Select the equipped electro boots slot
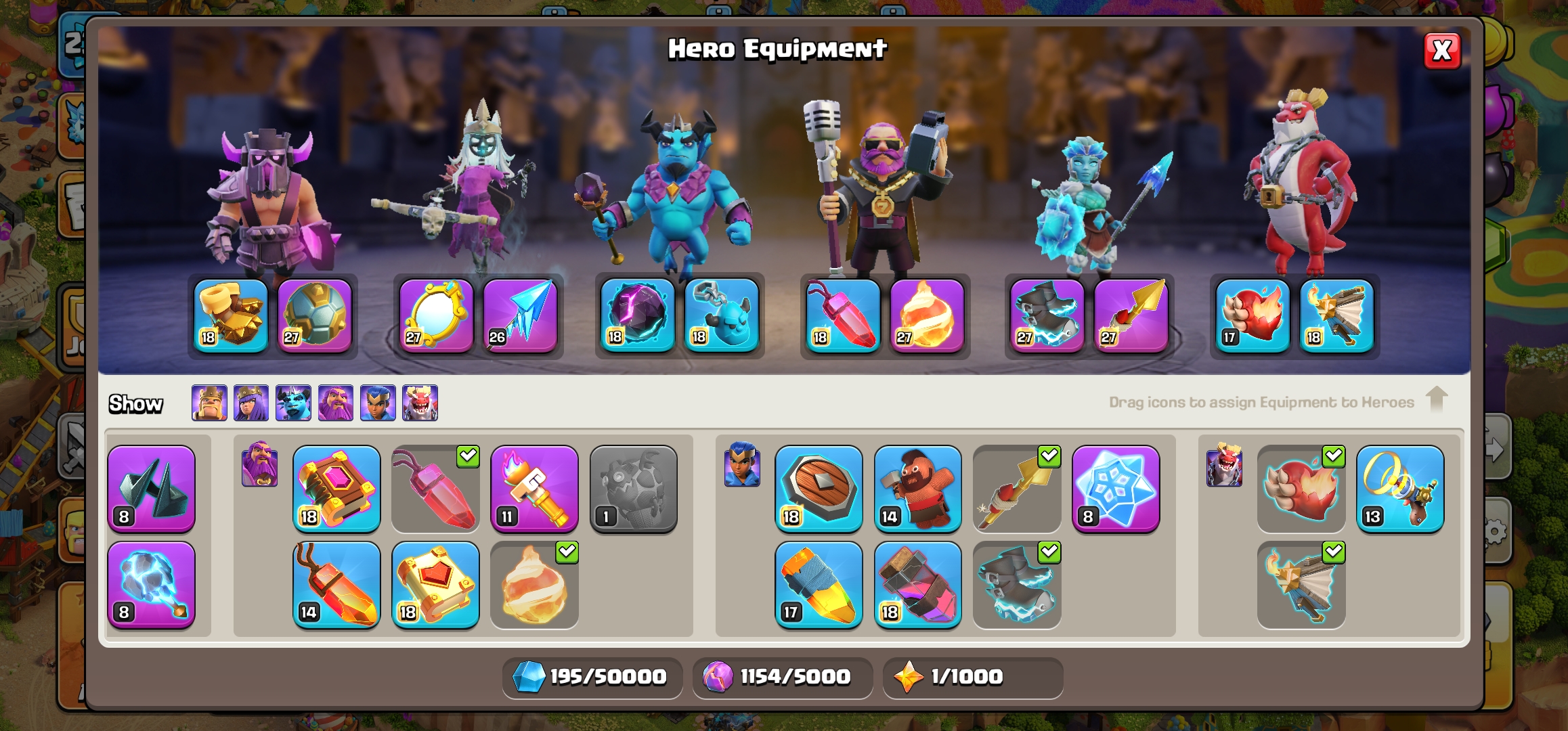 click(x=1047, y=315)
